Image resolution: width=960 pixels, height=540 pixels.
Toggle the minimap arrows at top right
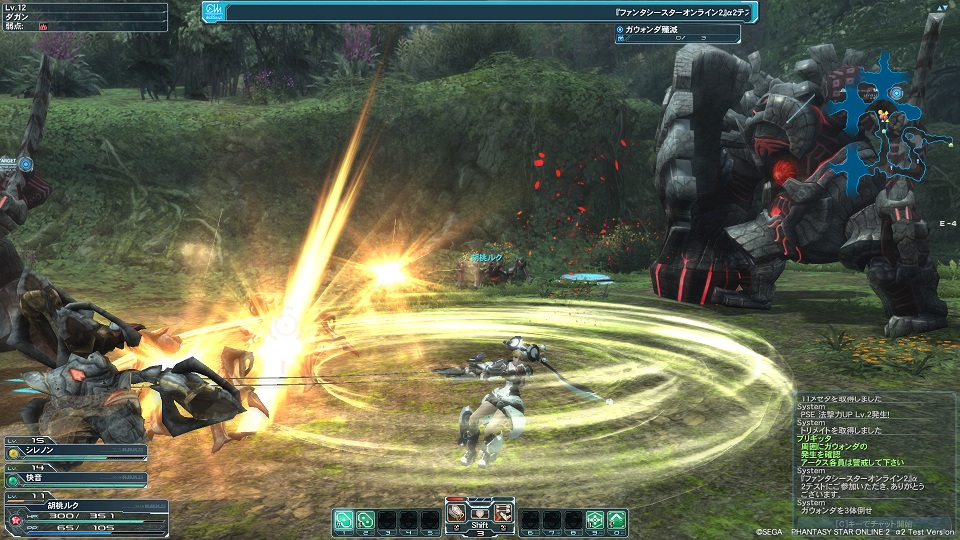tap(941, 8)
